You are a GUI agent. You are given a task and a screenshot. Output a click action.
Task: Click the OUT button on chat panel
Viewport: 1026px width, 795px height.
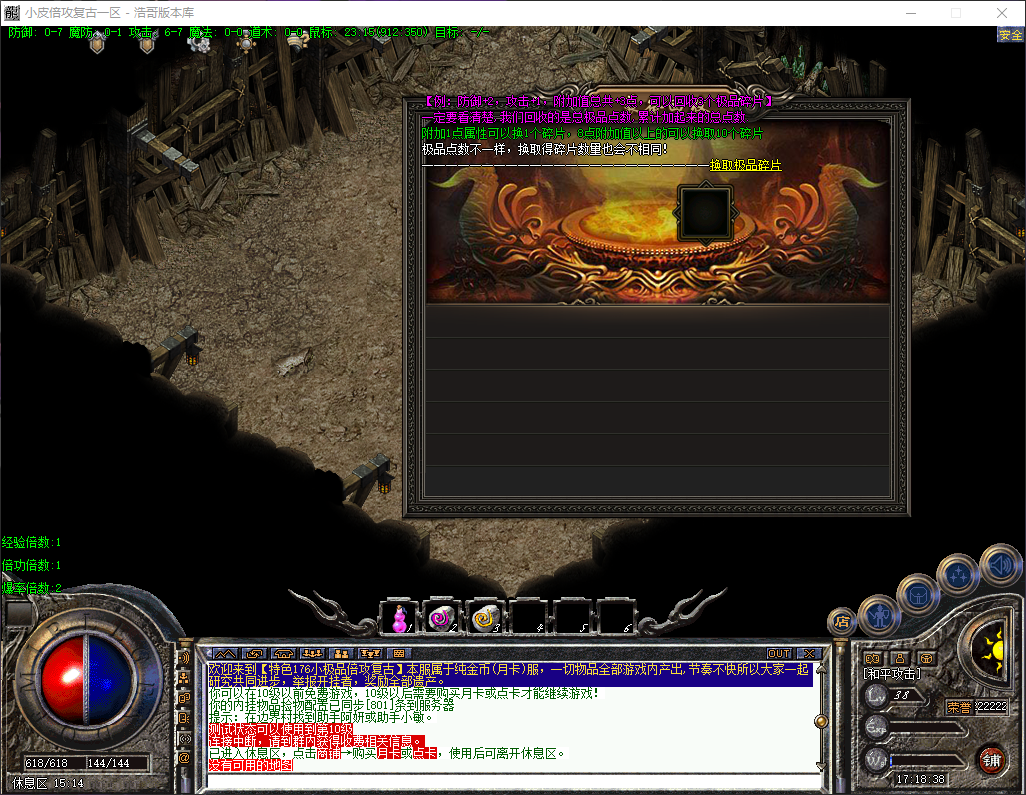(x=778, y=654)
